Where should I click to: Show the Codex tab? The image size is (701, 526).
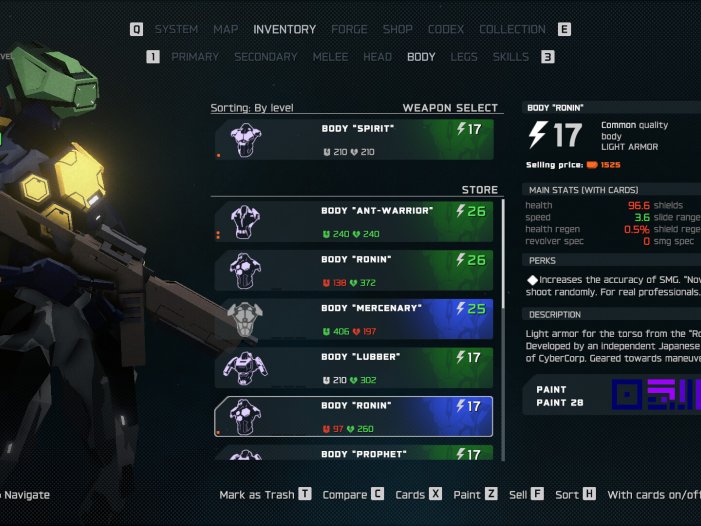[446, 30]
